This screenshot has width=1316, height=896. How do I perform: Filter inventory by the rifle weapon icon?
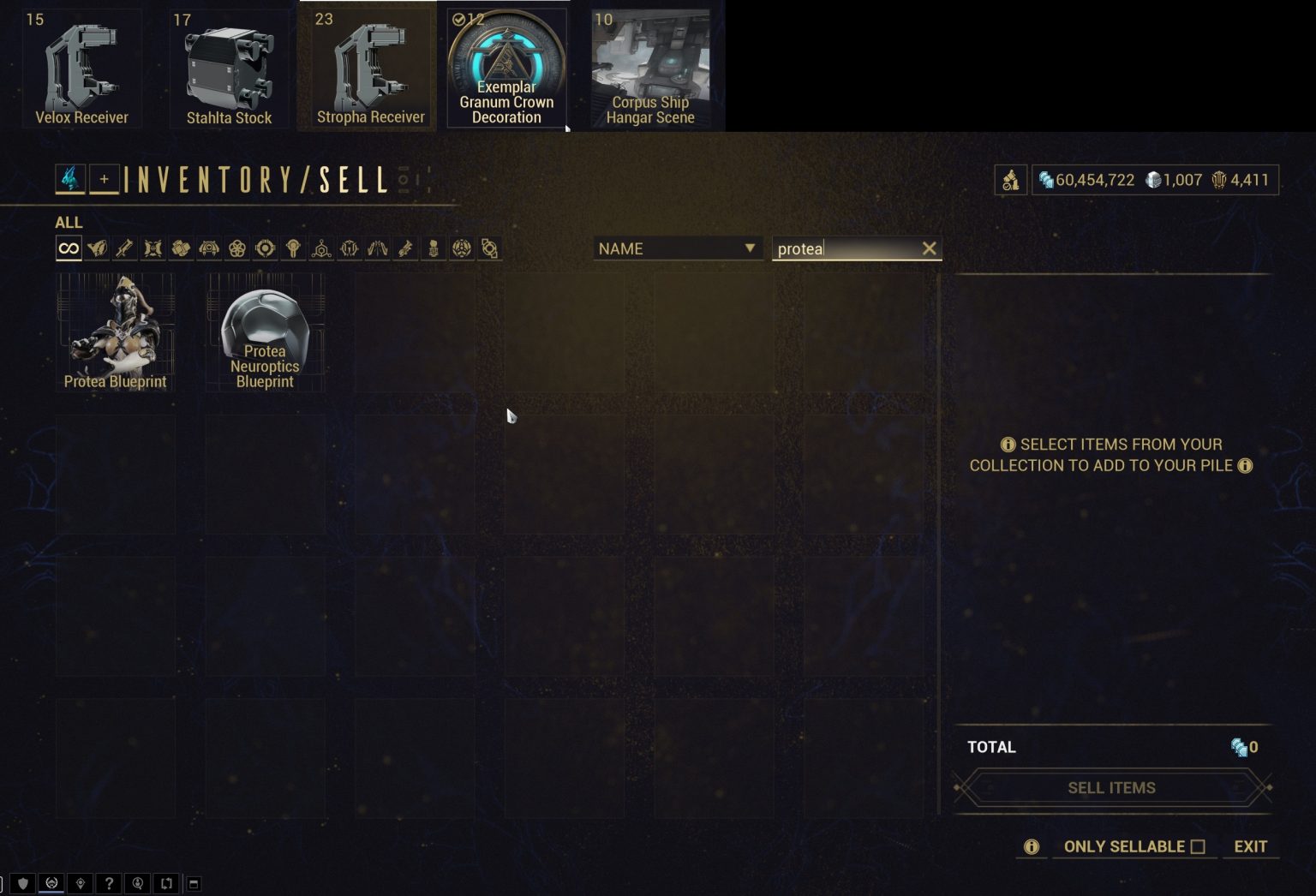pyautogui.click(x=126, y=248)
